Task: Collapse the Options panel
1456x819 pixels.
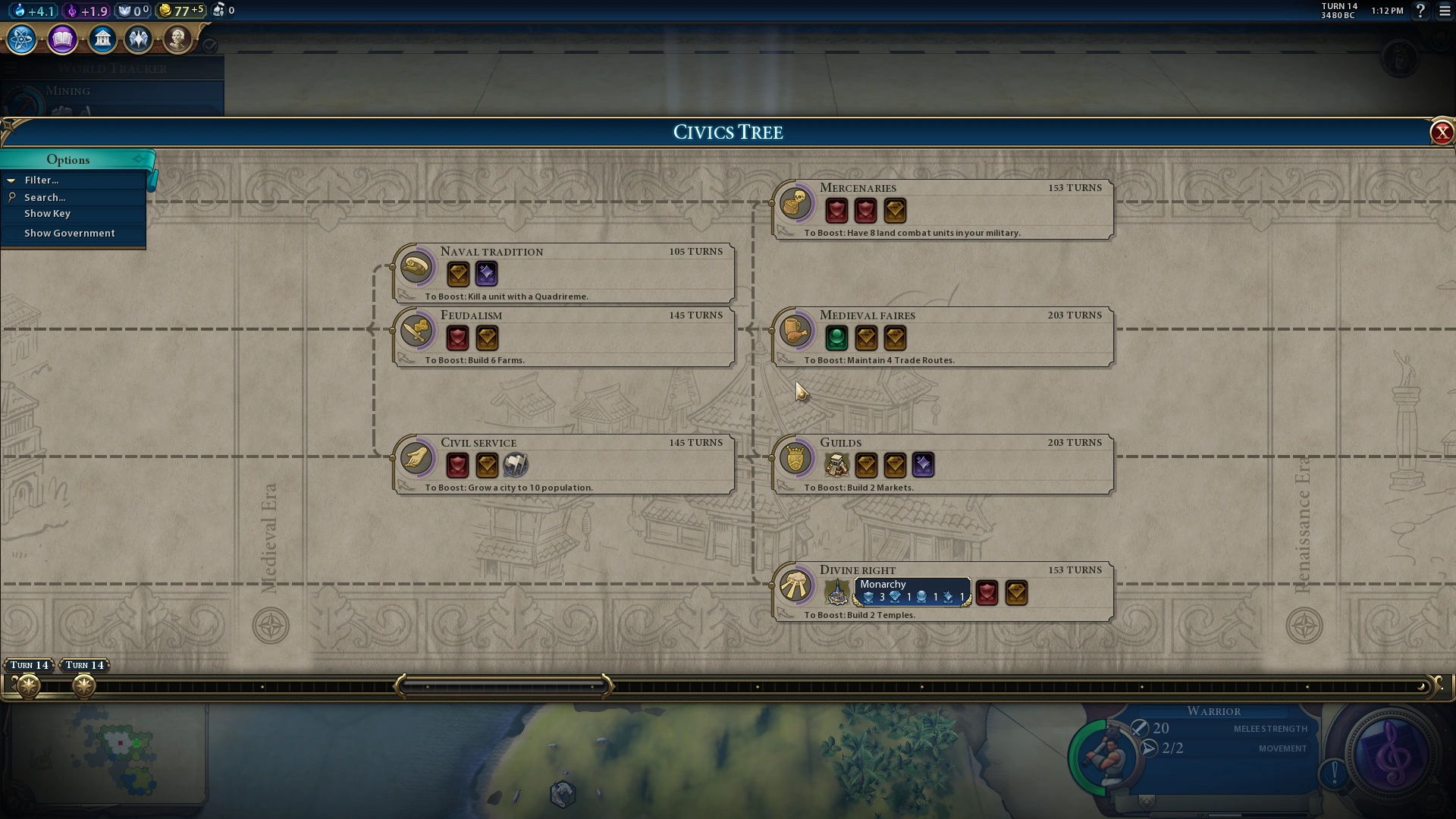Action: click(139, 159)
